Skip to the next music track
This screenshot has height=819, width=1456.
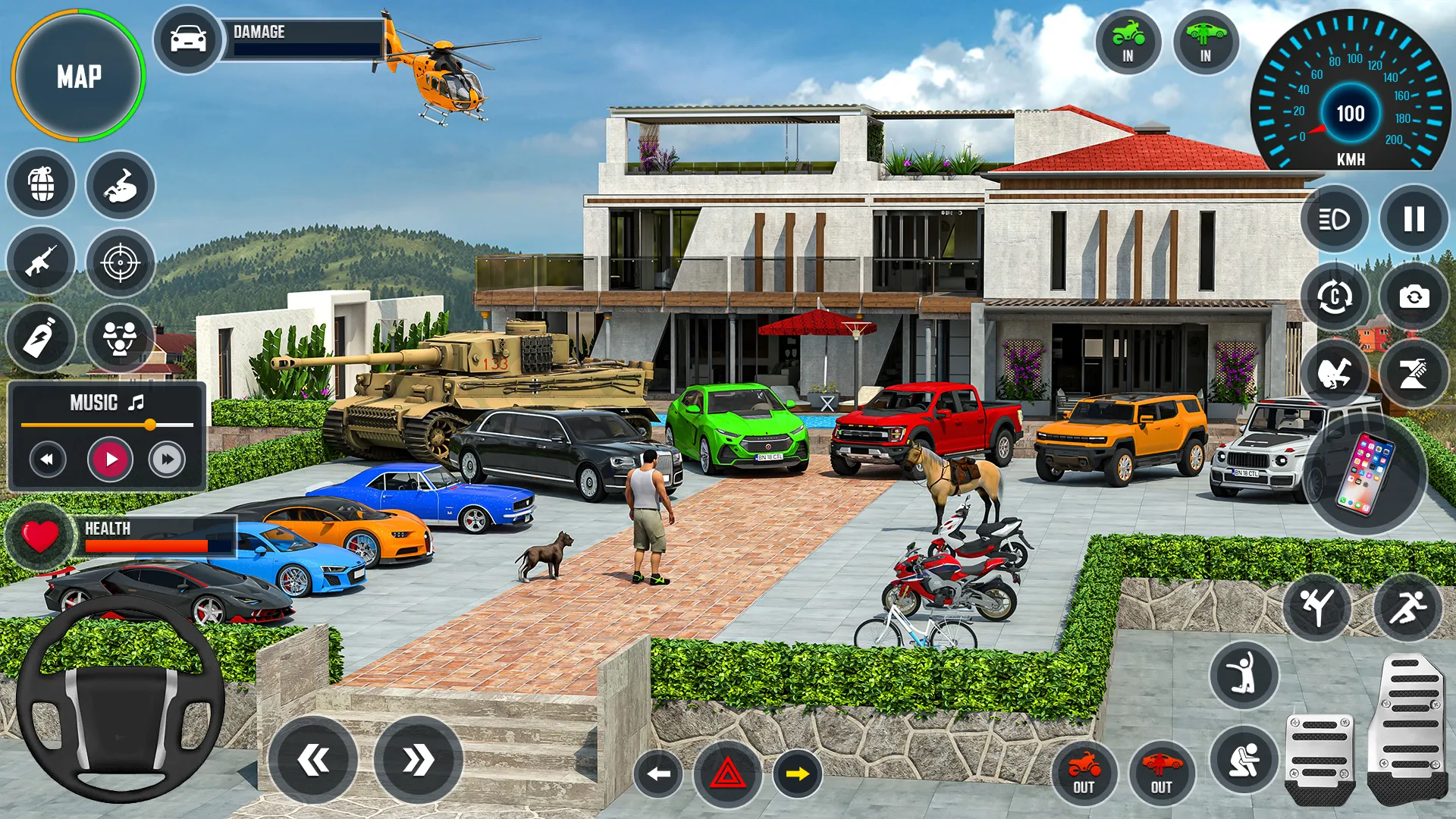[167, 459]
